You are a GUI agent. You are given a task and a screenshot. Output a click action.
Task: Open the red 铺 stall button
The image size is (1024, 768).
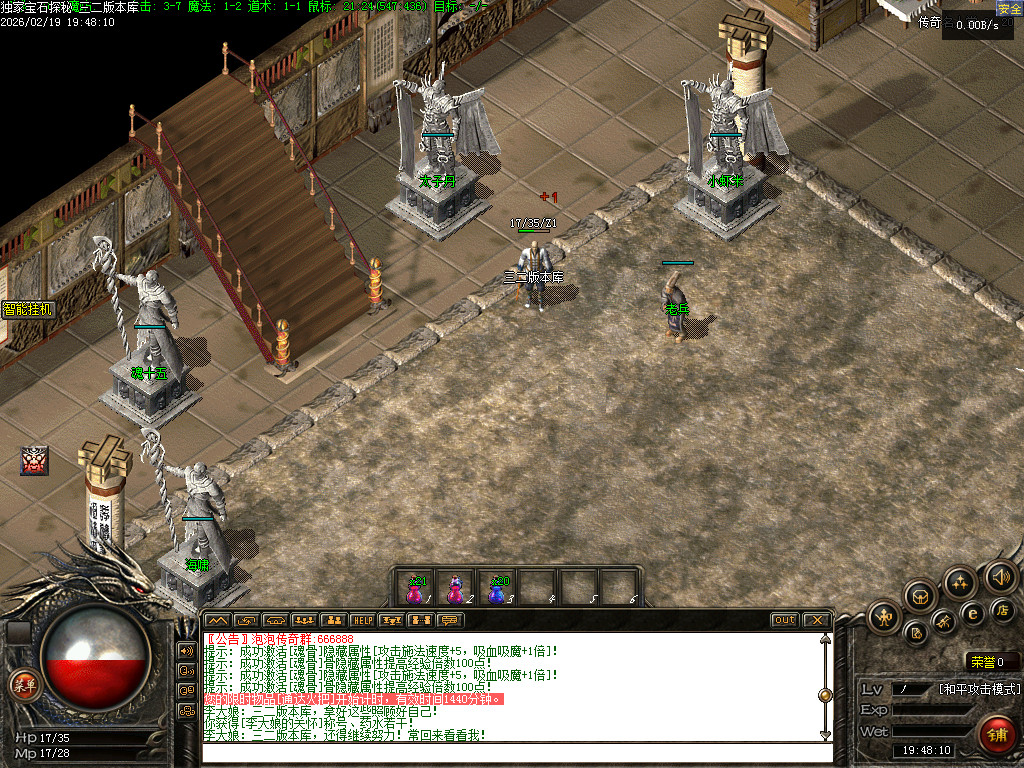996,735
